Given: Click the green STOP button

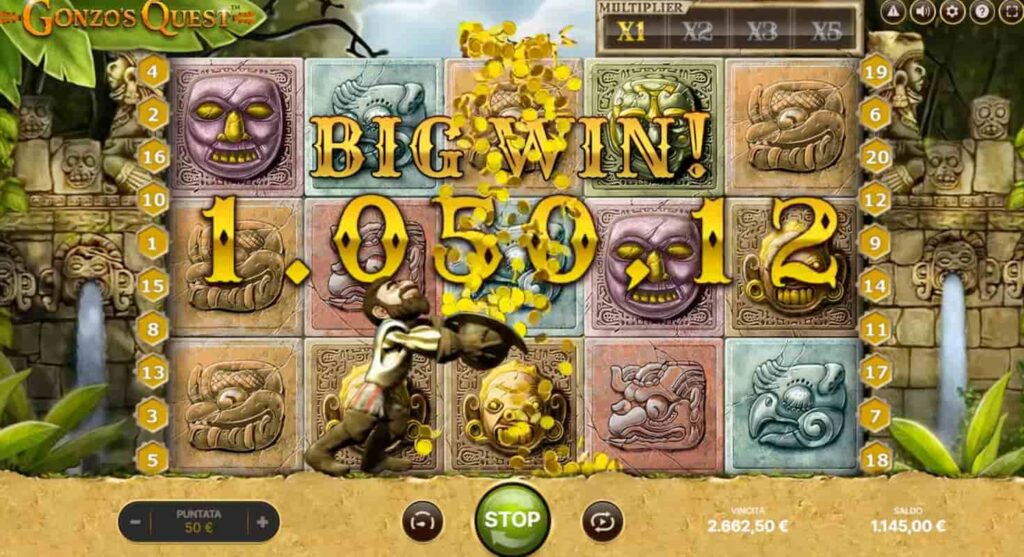Looking at the screenshot, I should pos(512,519).
